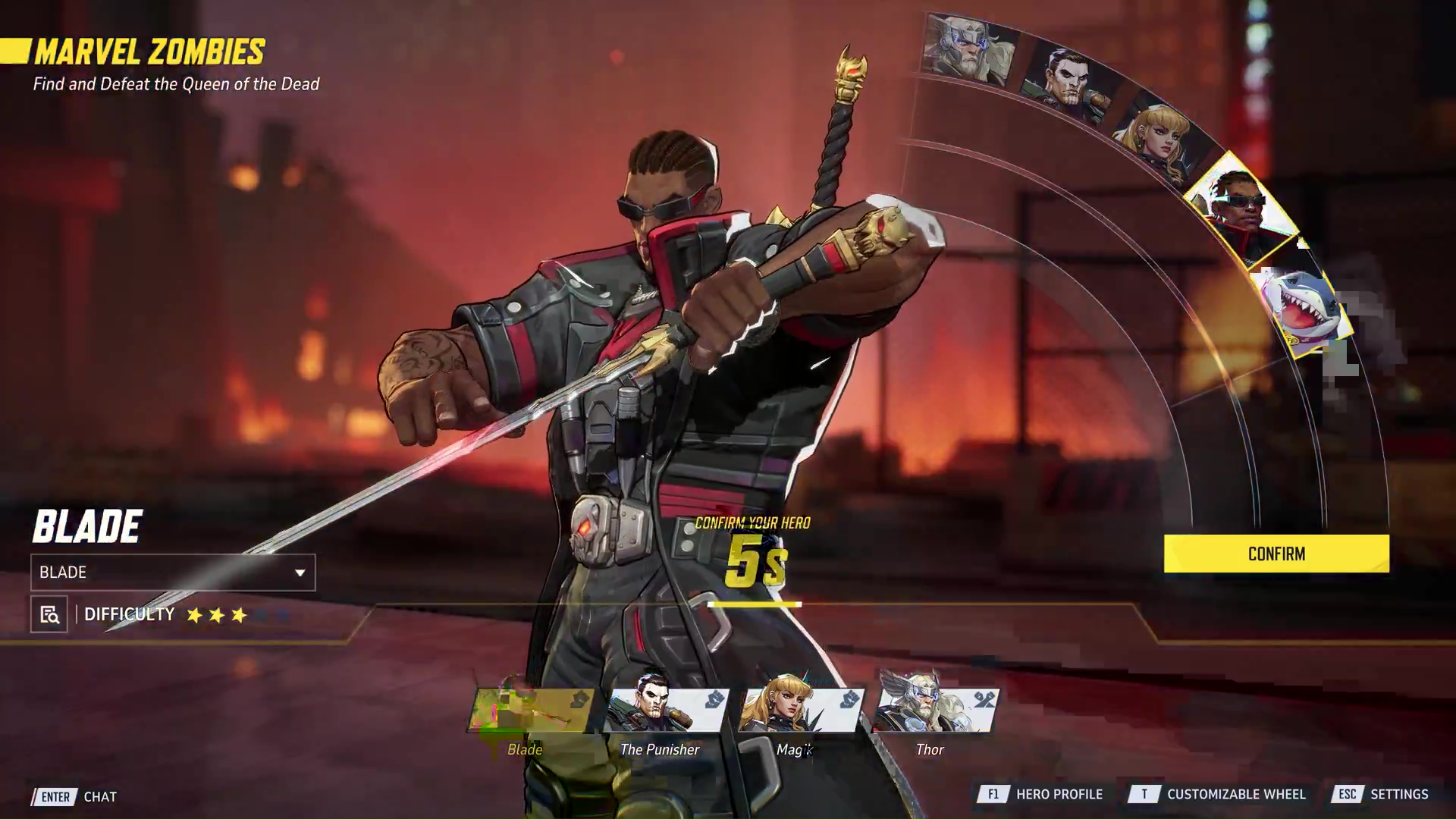
Task: Select the Thor team slot card
Action: 936,711
